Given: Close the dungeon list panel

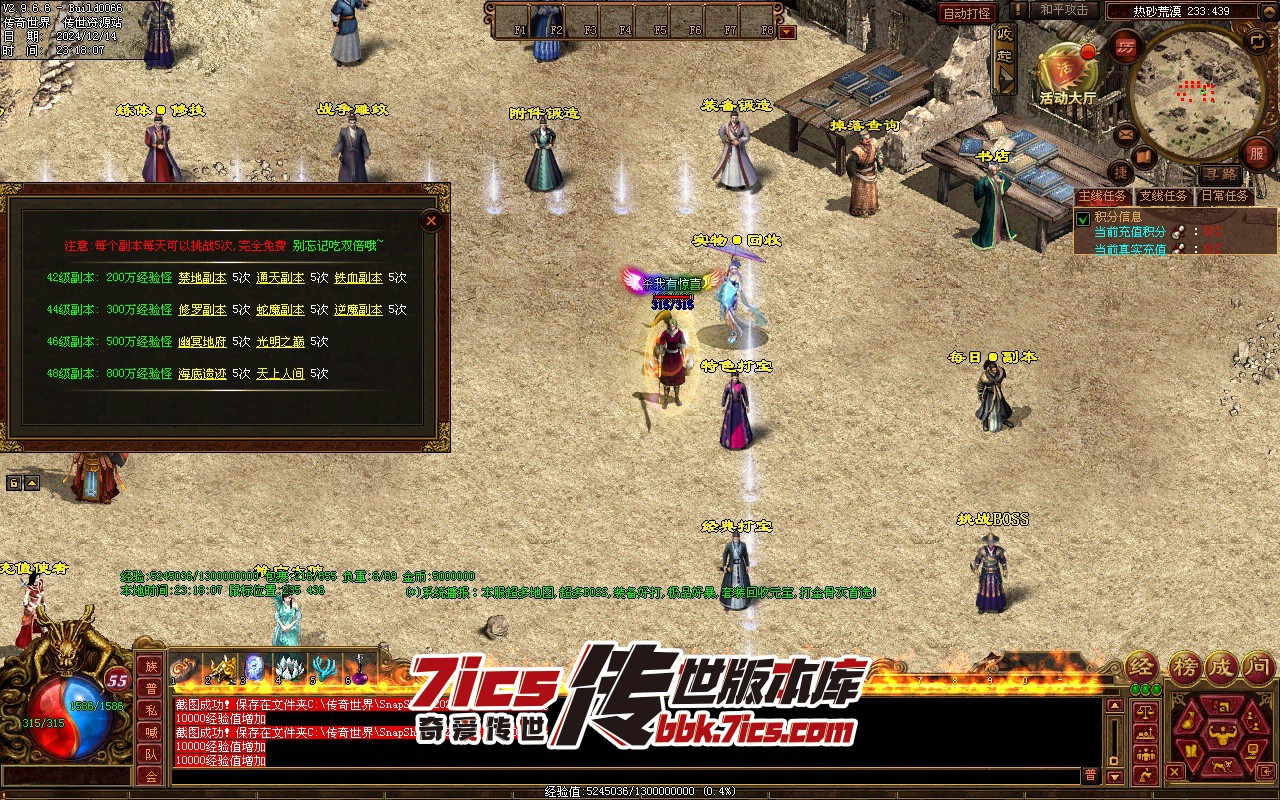Looking at the screenshot, I should click(x=431, y=220).
